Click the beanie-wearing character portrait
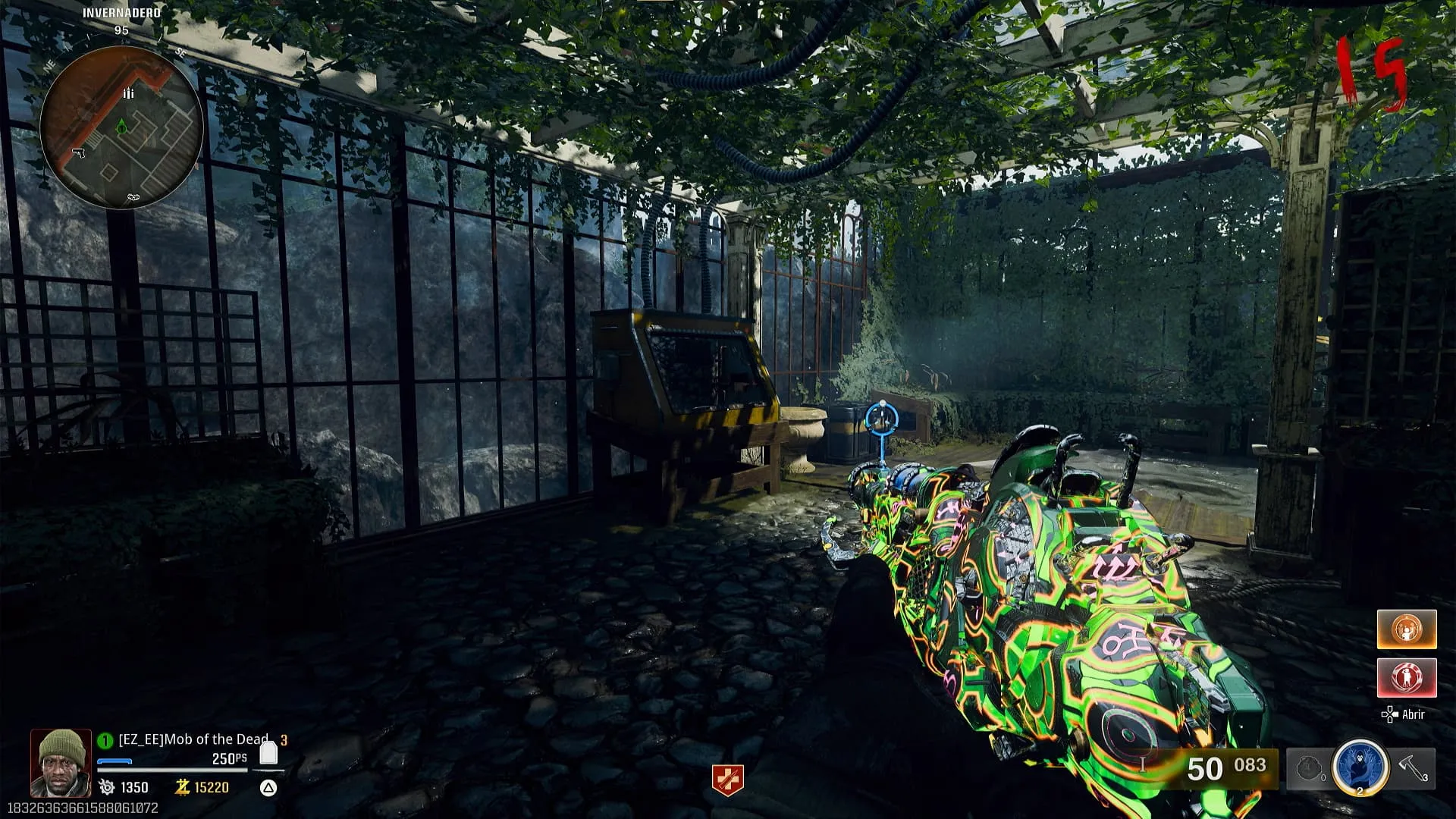The height and width of the screenshot is (819, 1456). 61,763
